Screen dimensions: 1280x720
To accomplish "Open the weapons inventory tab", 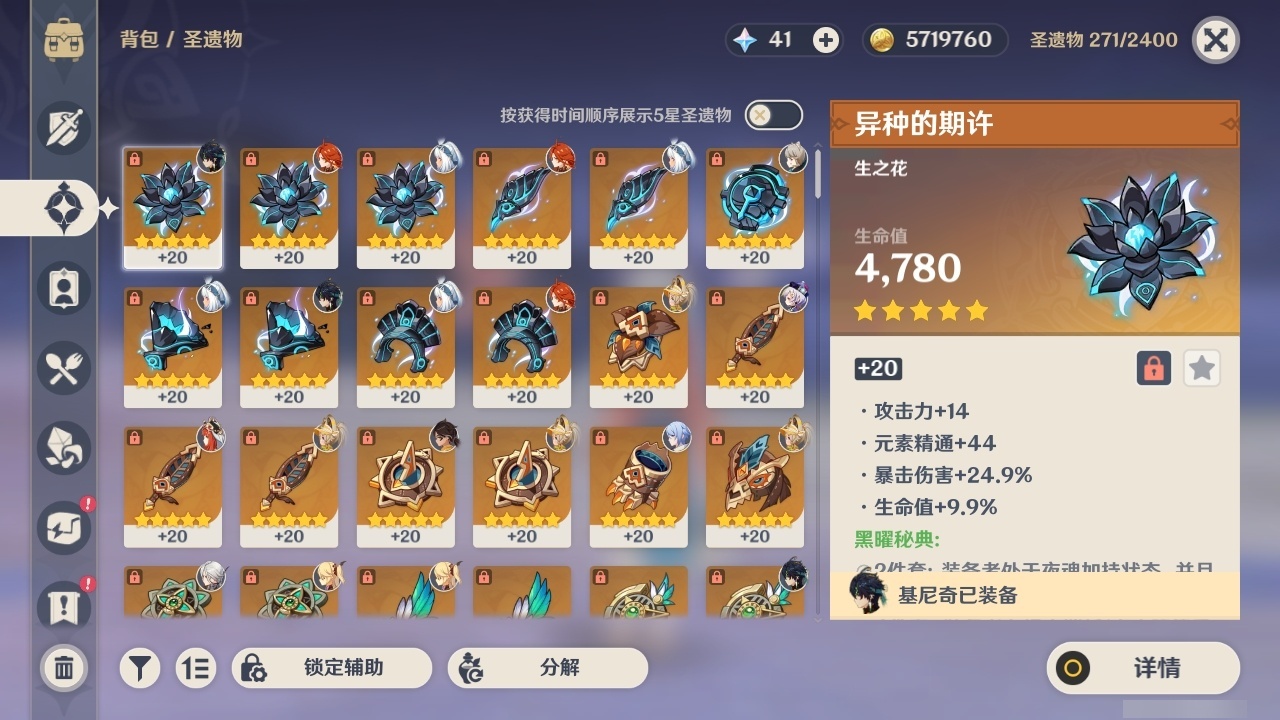I will tap(63, 128).
